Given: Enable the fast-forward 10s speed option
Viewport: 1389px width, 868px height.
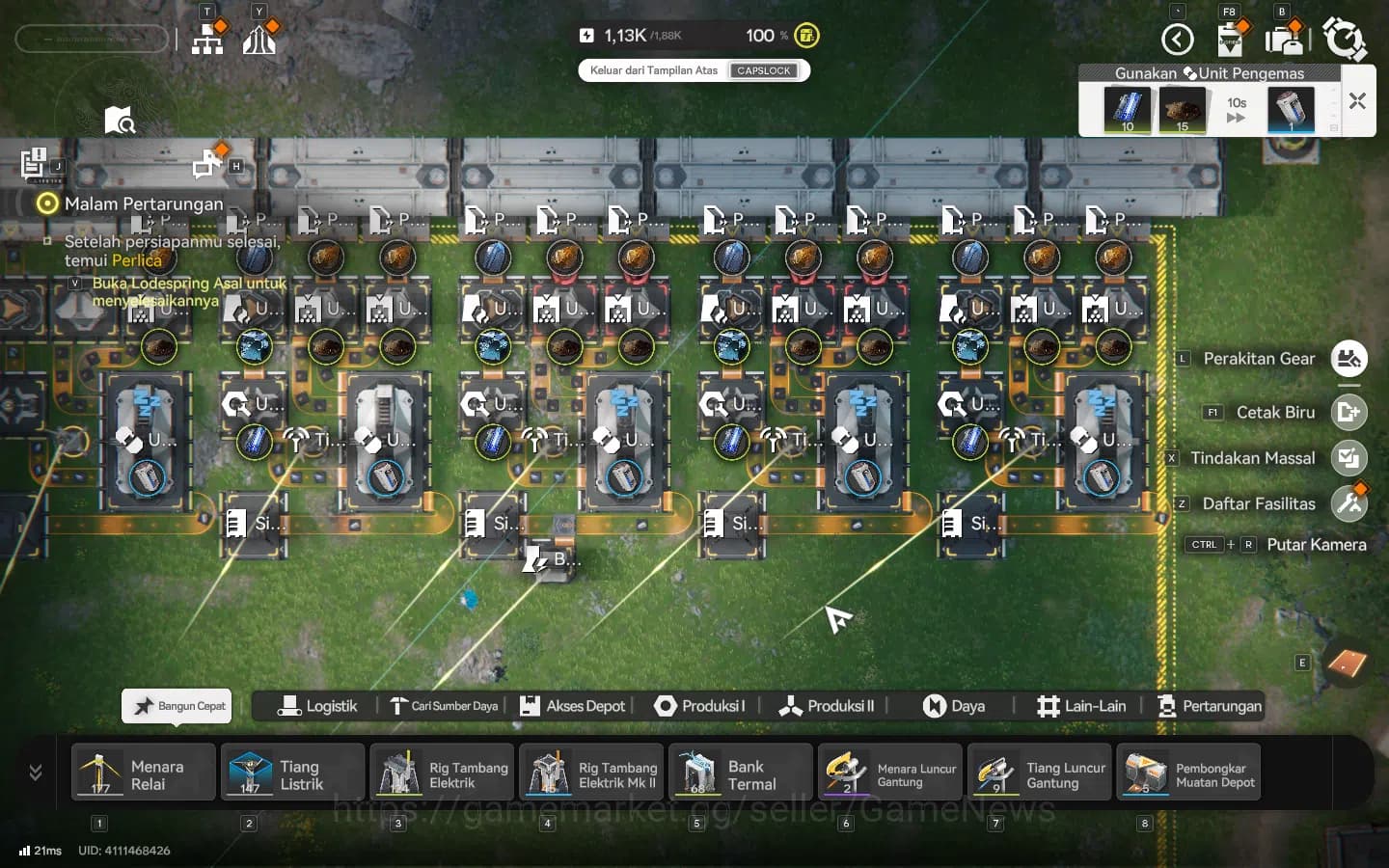Looking at the screenshot, I should click(1236, 111).
